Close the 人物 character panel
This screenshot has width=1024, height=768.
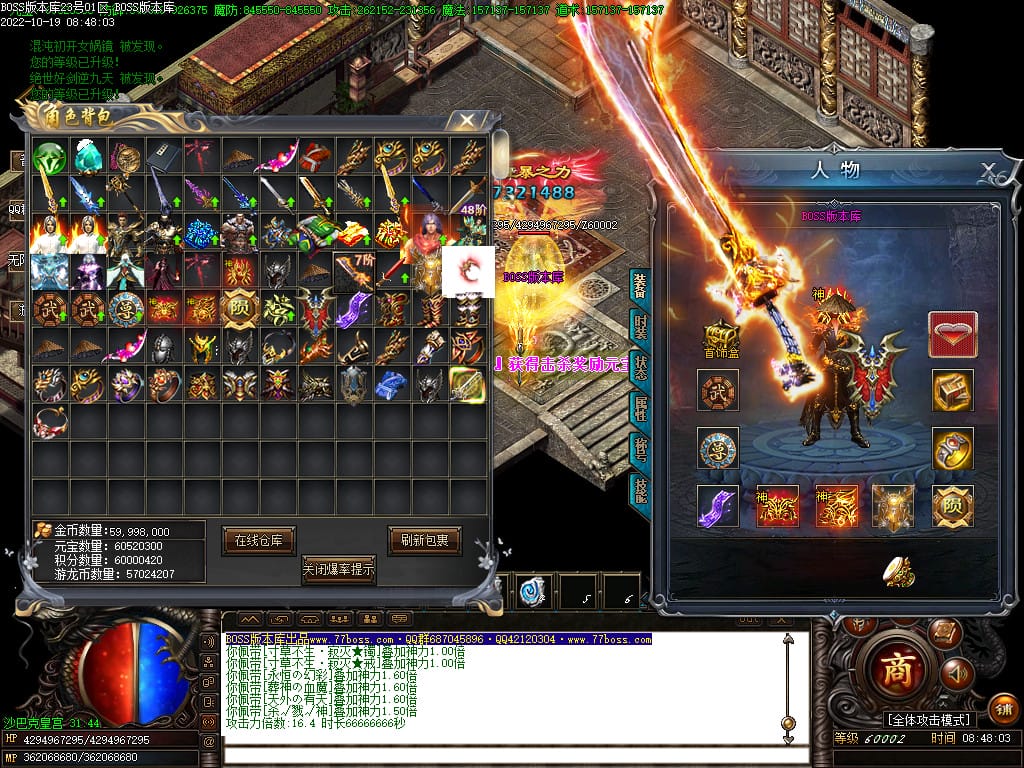click(x=987, y=169)
